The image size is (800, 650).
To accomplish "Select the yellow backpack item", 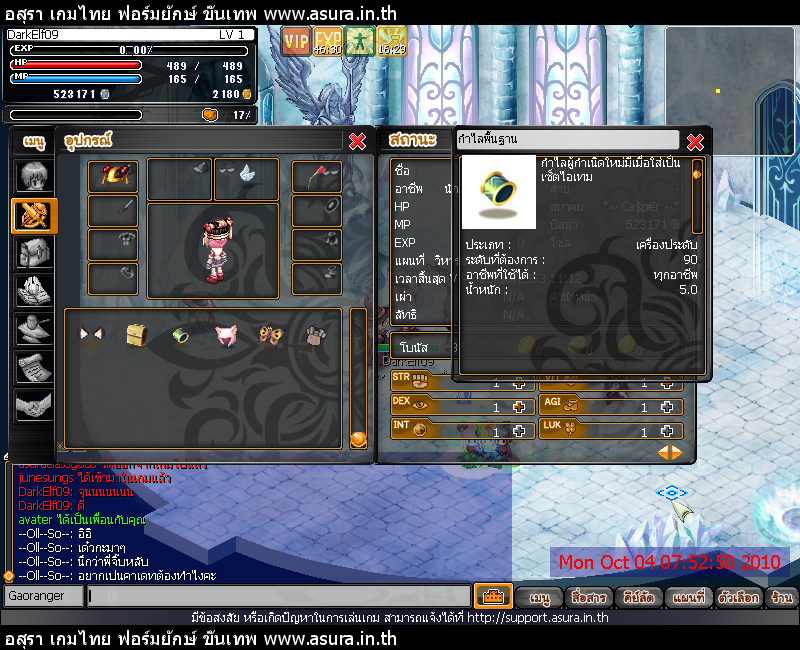I will coord(136,335).
